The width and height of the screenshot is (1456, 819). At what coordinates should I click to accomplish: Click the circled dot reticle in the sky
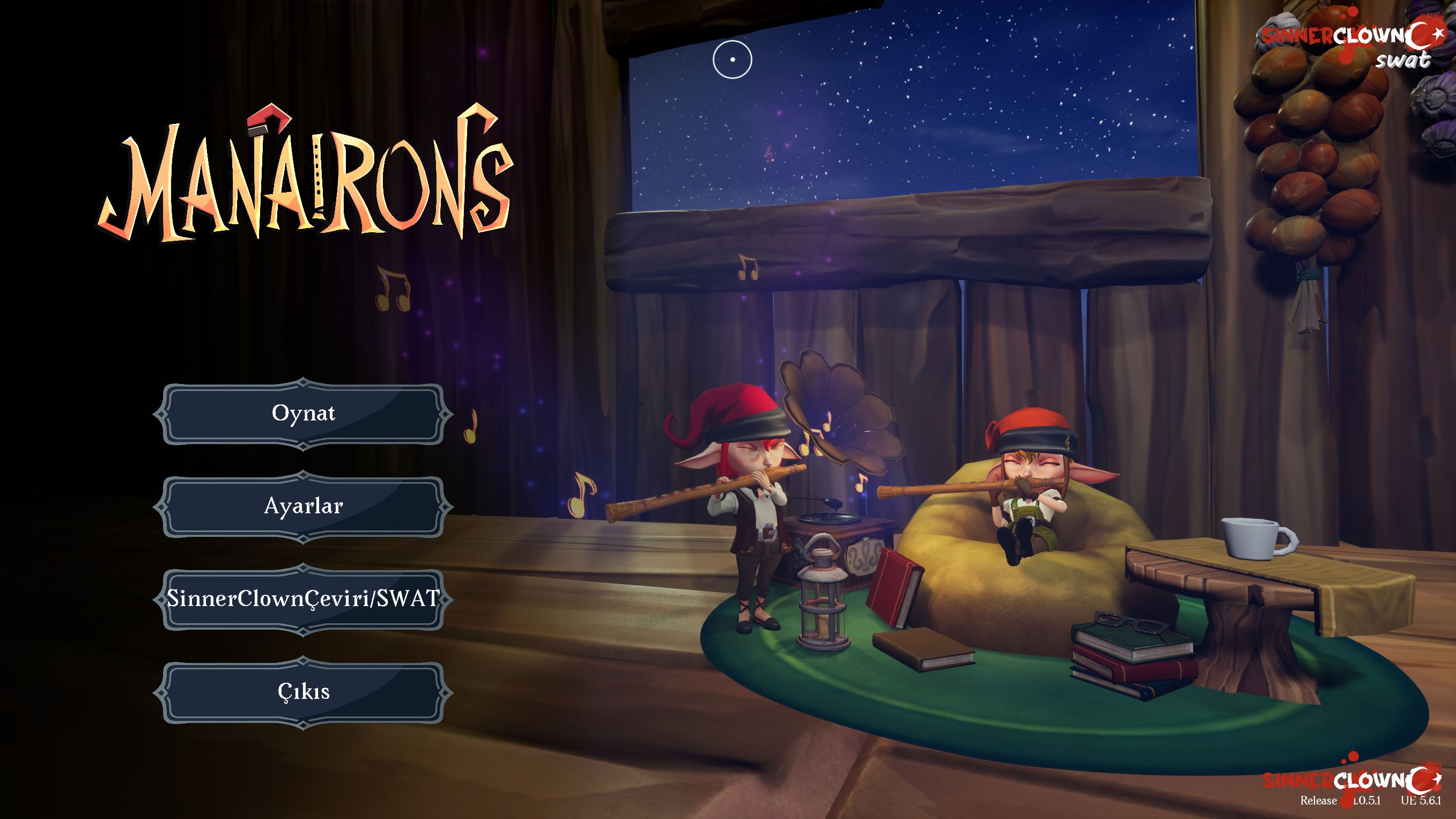coord(733,59)
